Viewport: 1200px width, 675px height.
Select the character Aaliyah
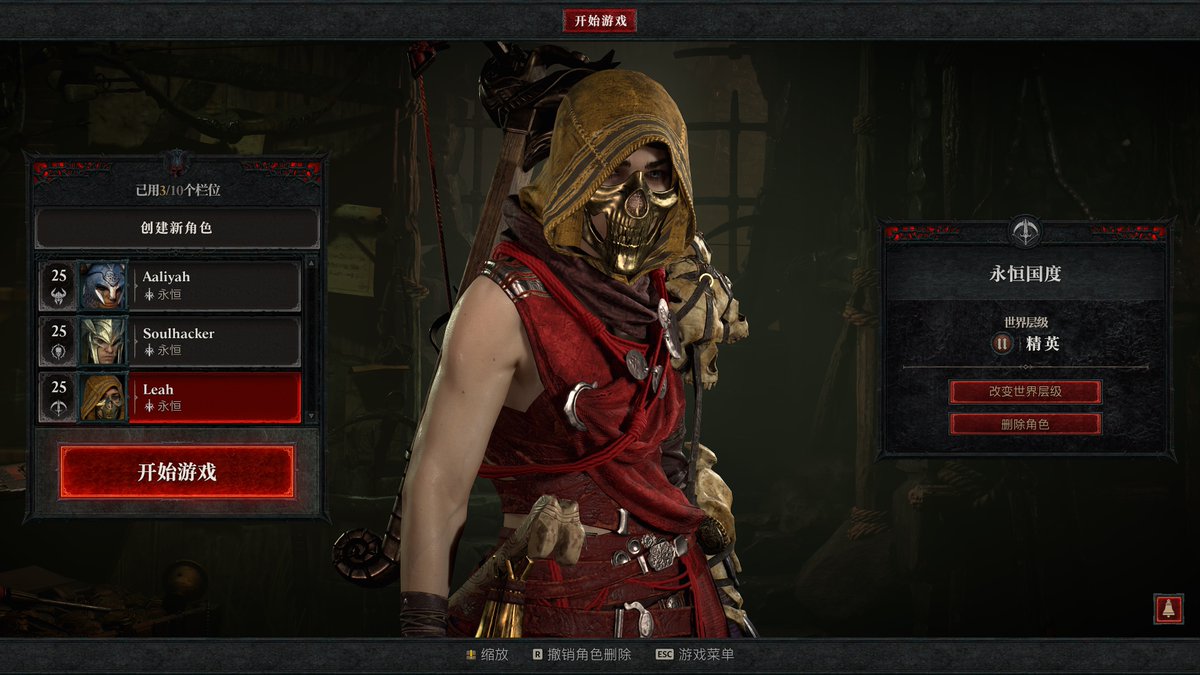[216, 285]
